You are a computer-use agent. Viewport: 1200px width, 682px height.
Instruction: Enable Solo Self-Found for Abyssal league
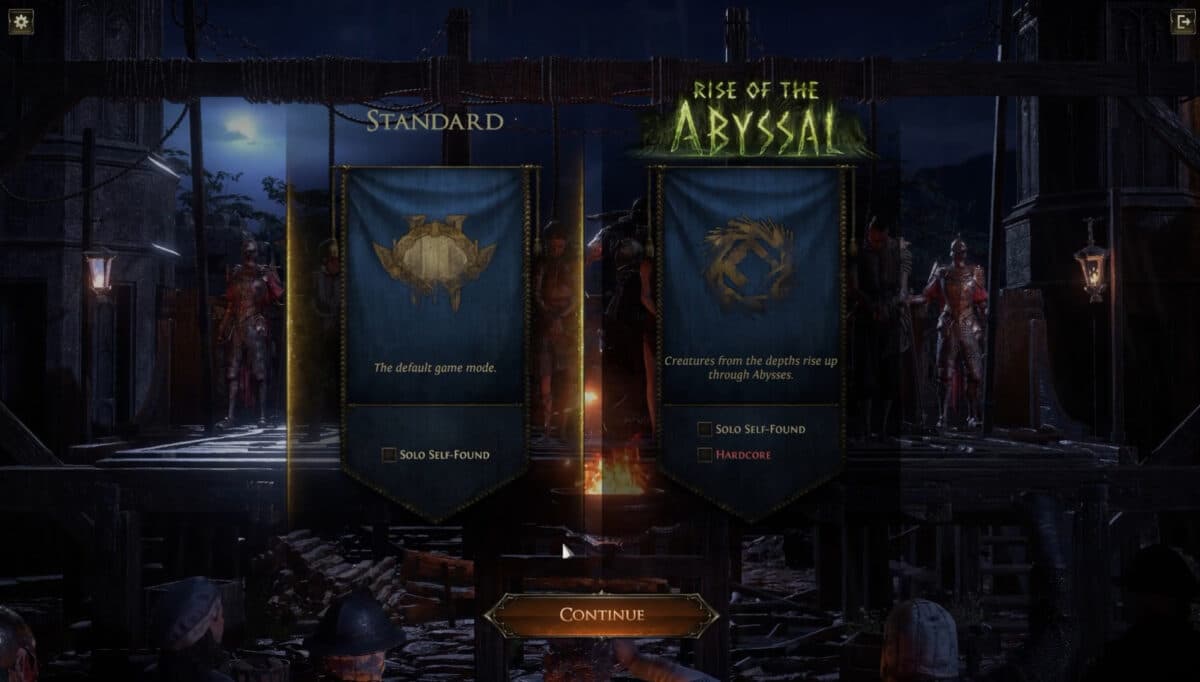(x=705, y=429)
